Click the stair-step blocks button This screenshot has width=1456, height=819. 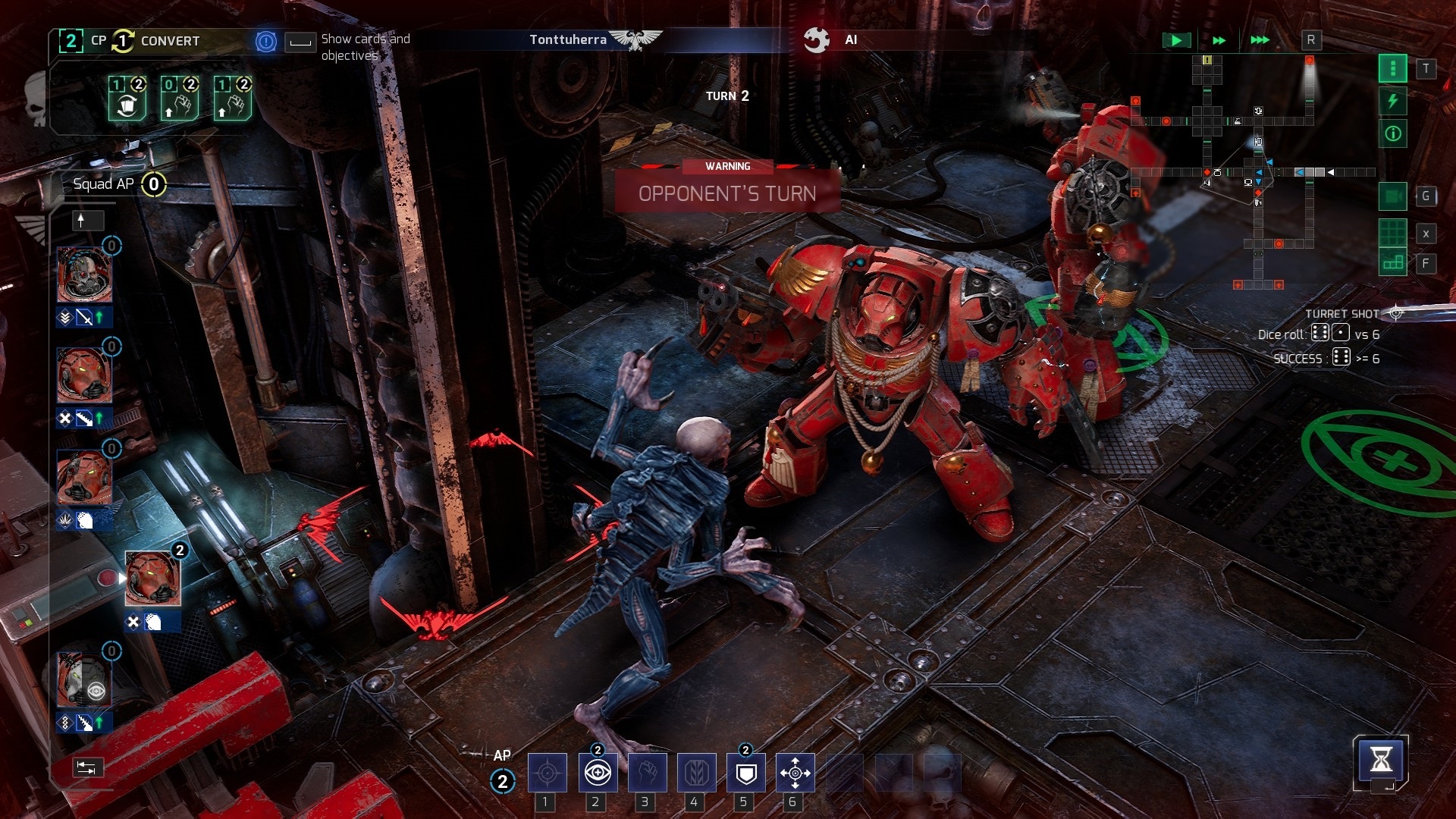point(1393,263)
